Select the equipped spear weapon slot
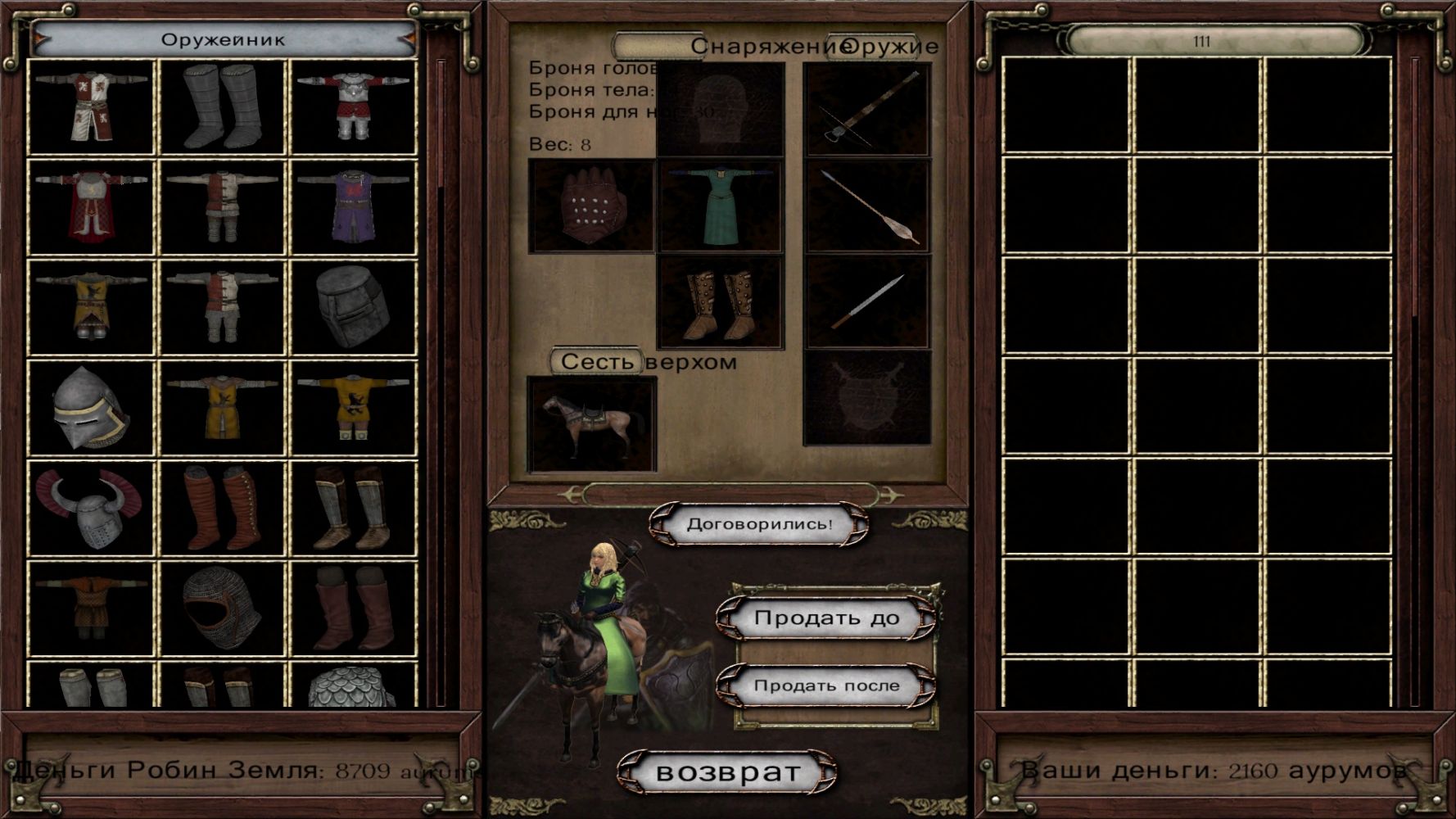 coord(867,206)
